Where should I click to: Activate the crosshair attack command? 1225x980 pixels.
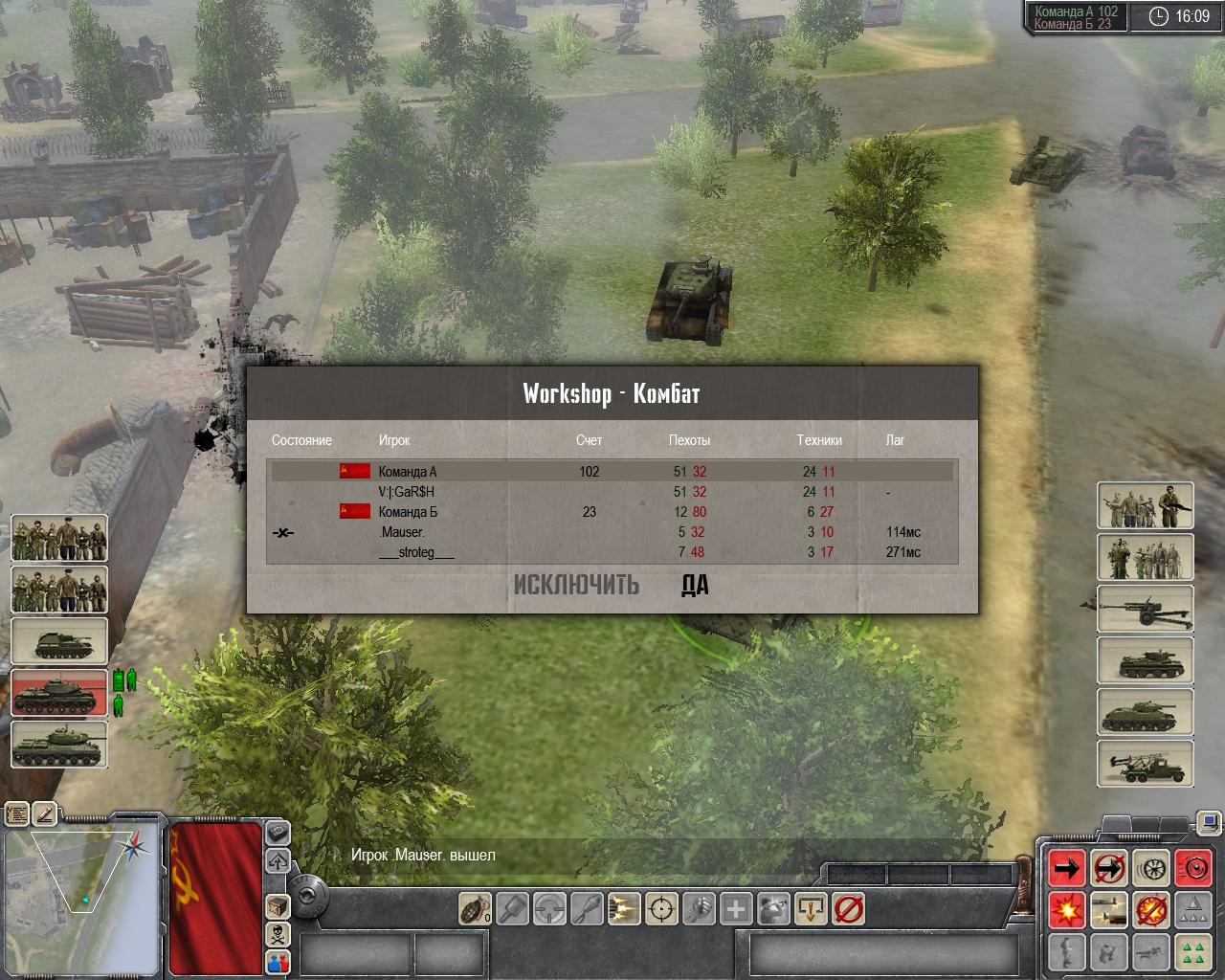661,907
